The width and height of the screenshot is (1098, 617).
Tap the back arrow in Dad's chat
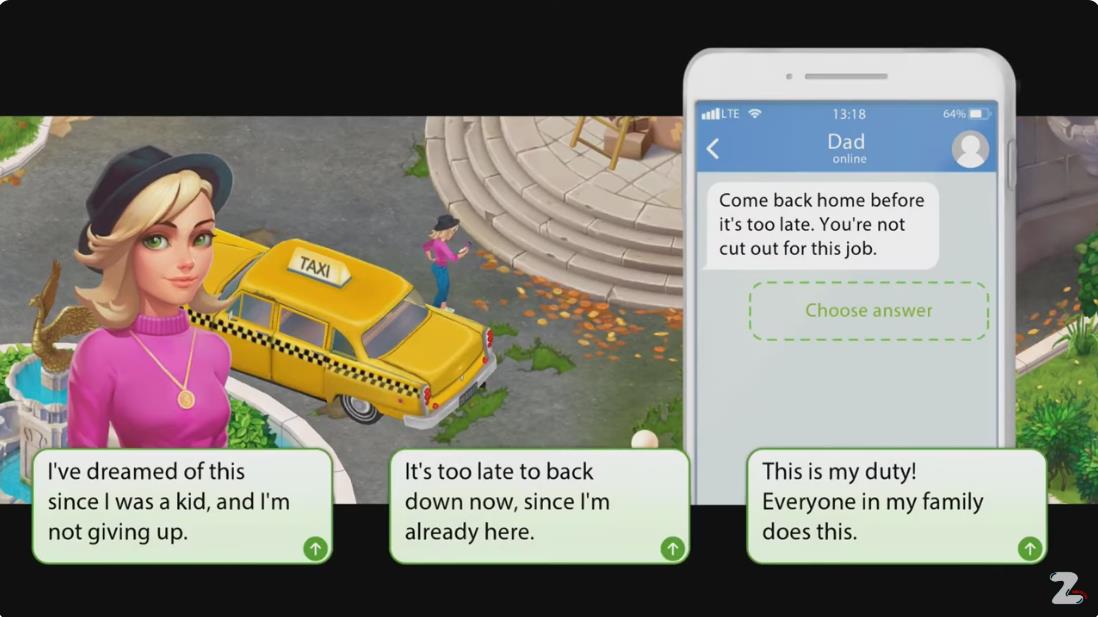[713, 149]
